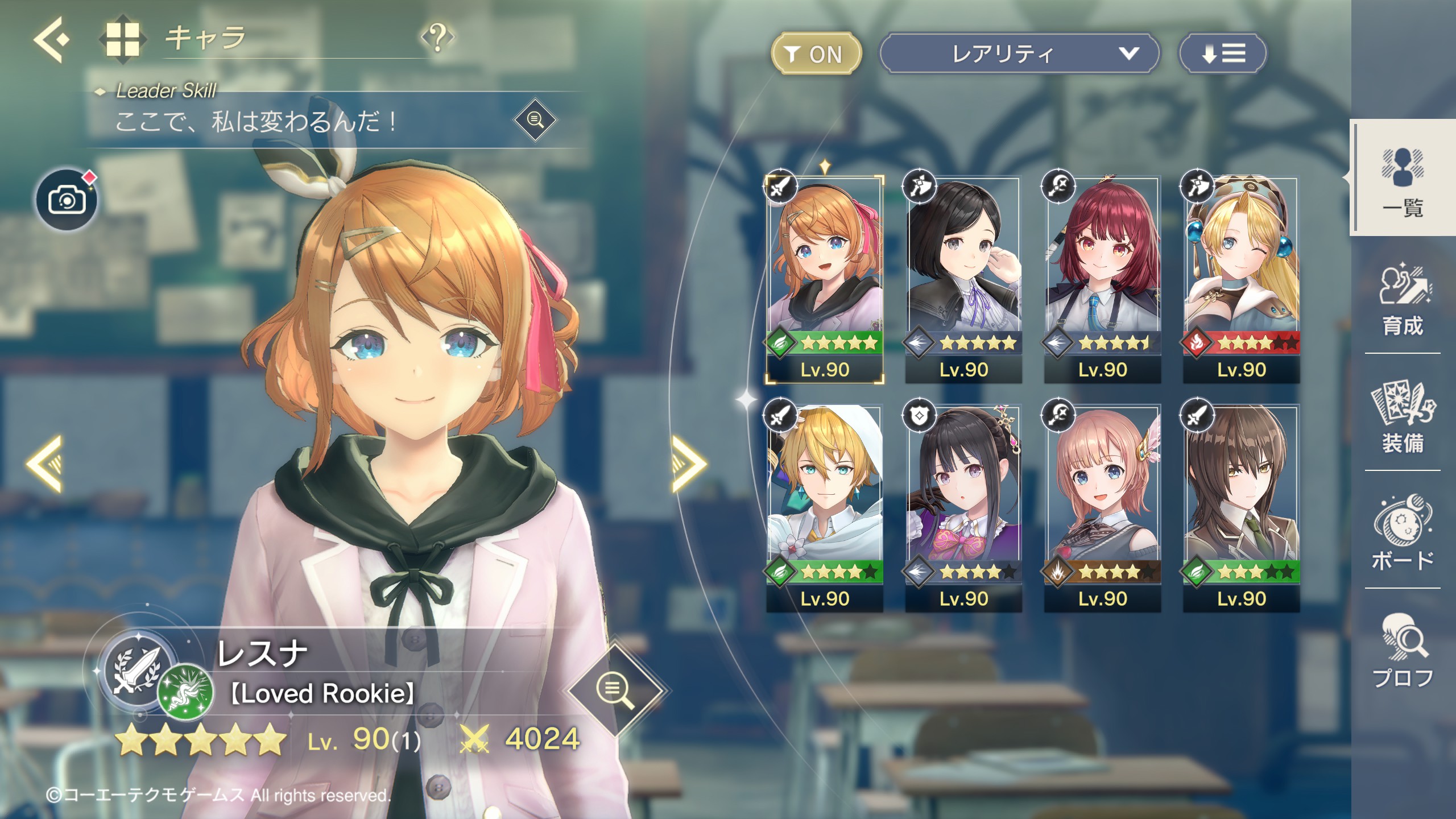This screenshot has width=1456, height=819.
Task: Go back with the top-left arrow
Action: tap(51, 40)
